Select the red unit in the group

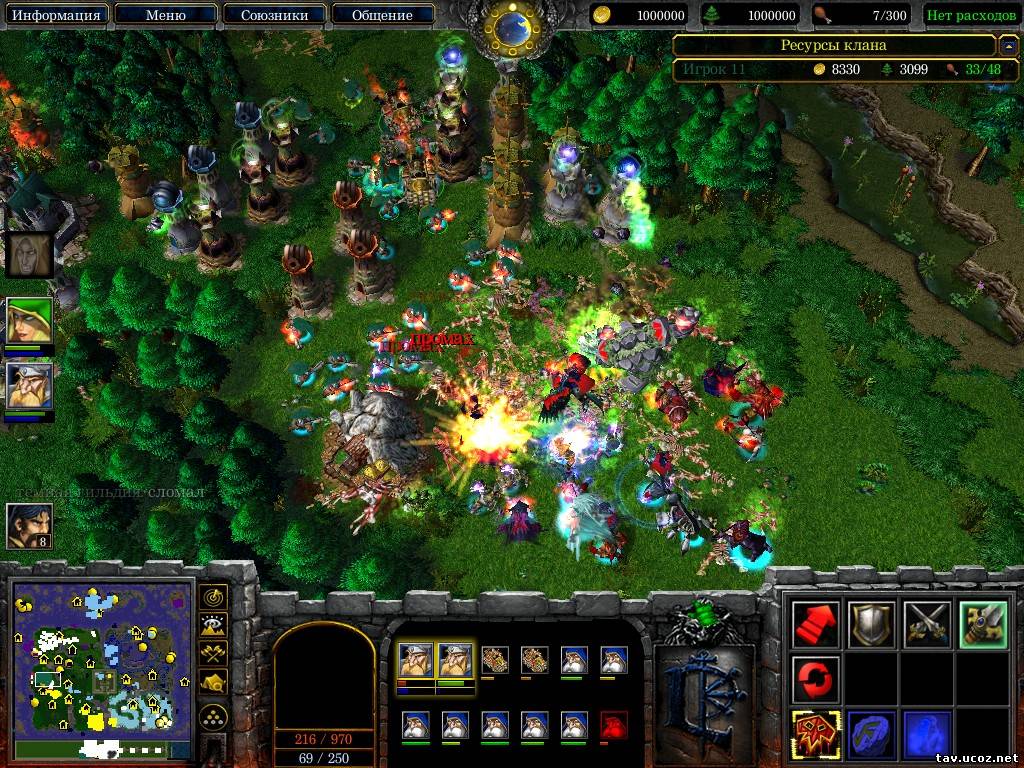tap(614, 724)
